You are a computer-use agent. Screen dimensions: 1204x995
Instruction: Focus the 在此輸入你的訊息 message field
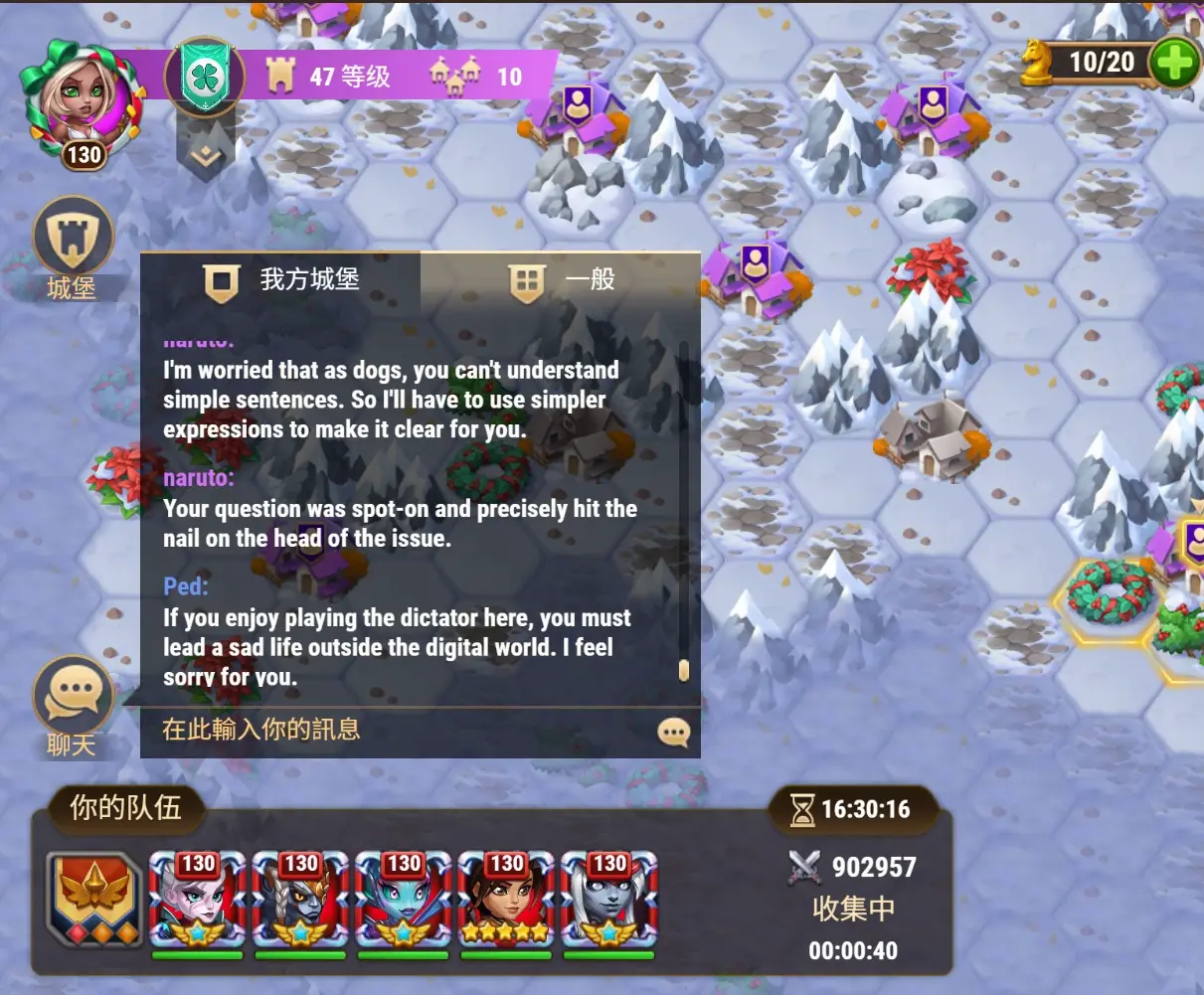tap(398, 730)
